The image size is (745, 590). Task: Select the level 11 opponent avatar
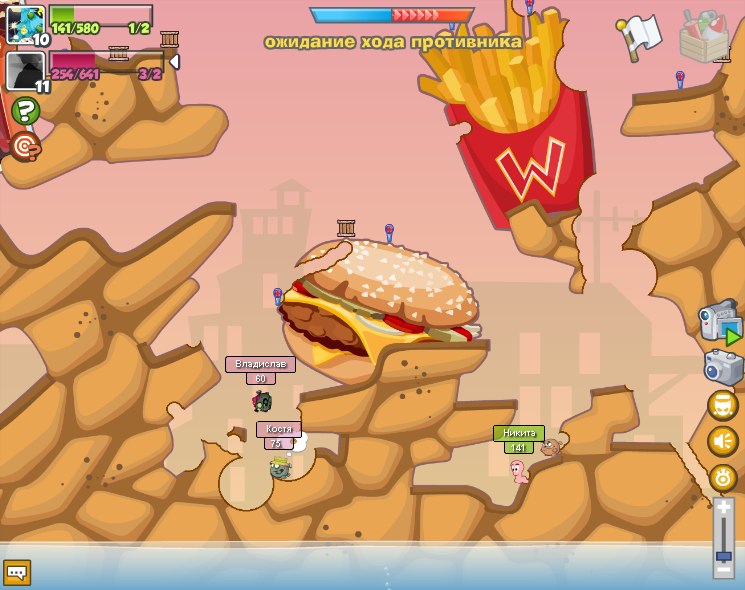pos(25,71)
